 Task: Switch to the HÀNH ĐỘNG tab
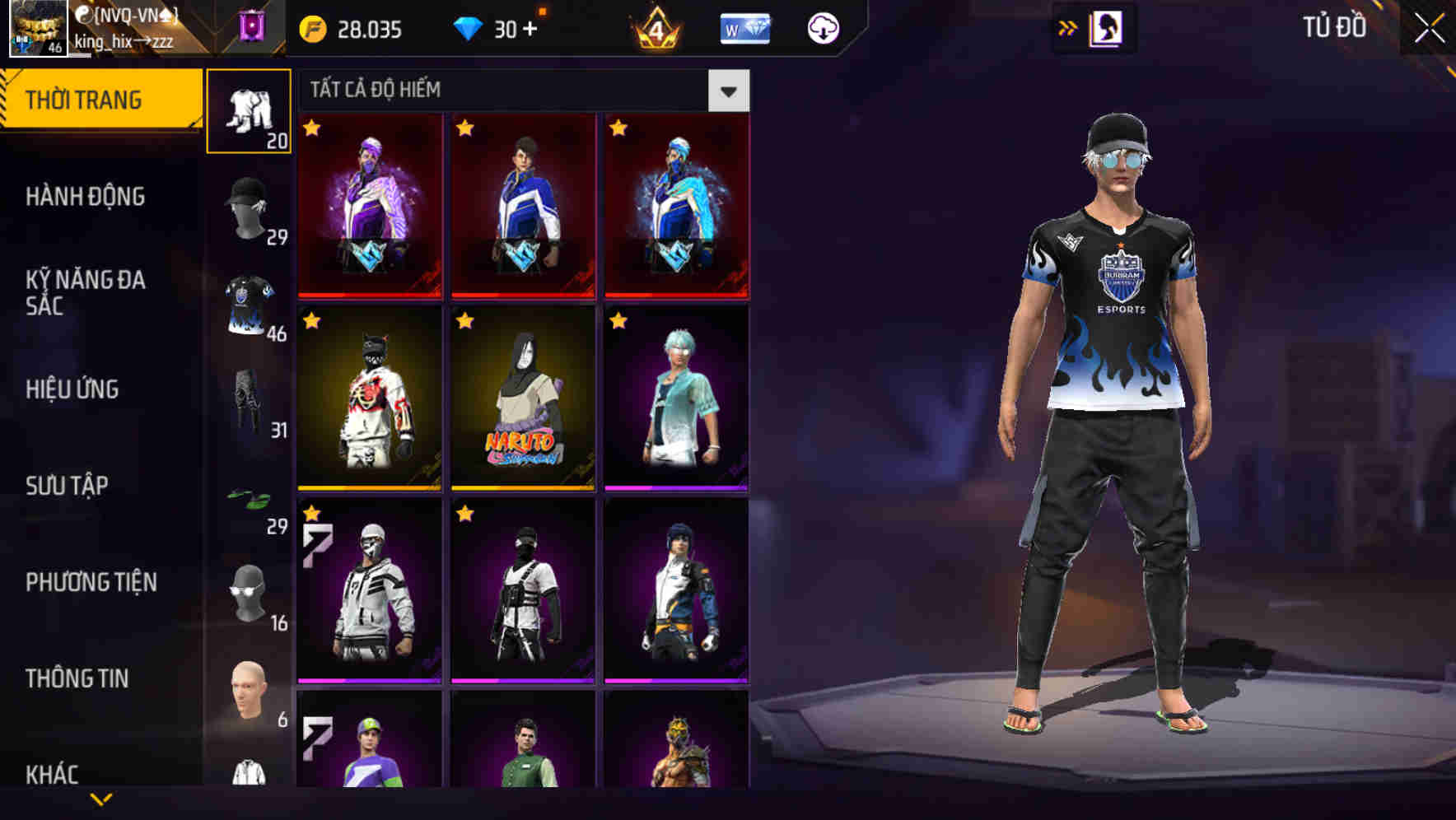[87, 197]
